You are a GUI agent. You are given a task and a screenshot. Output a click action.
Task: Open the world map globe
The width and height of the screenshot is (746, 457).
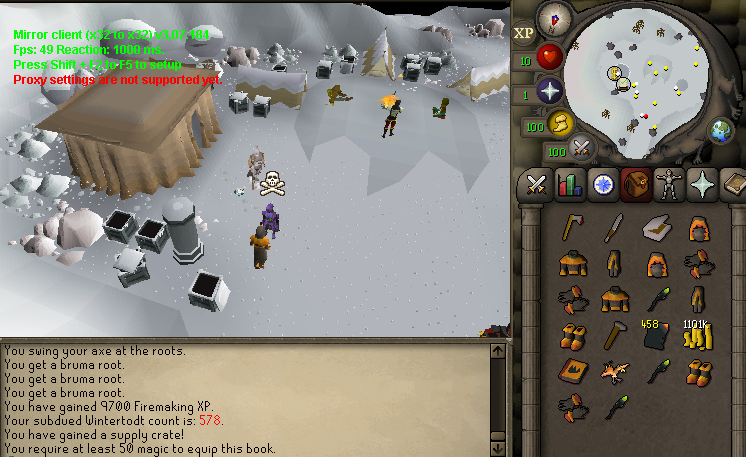tap(720, 130)
